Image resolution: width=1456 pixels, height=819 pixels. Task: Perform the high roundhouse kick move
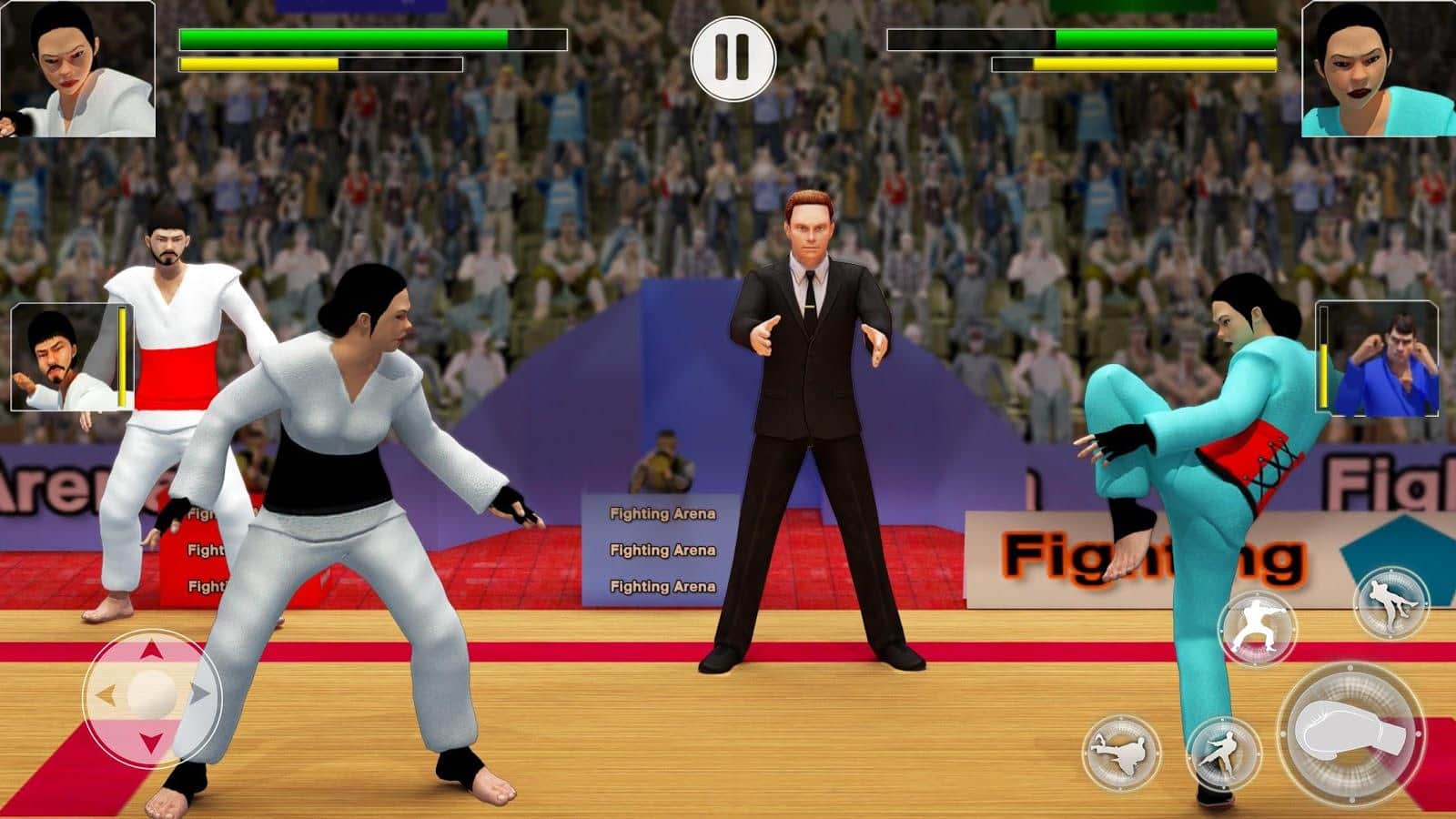pyautogui.click(x=1122, y=752)
